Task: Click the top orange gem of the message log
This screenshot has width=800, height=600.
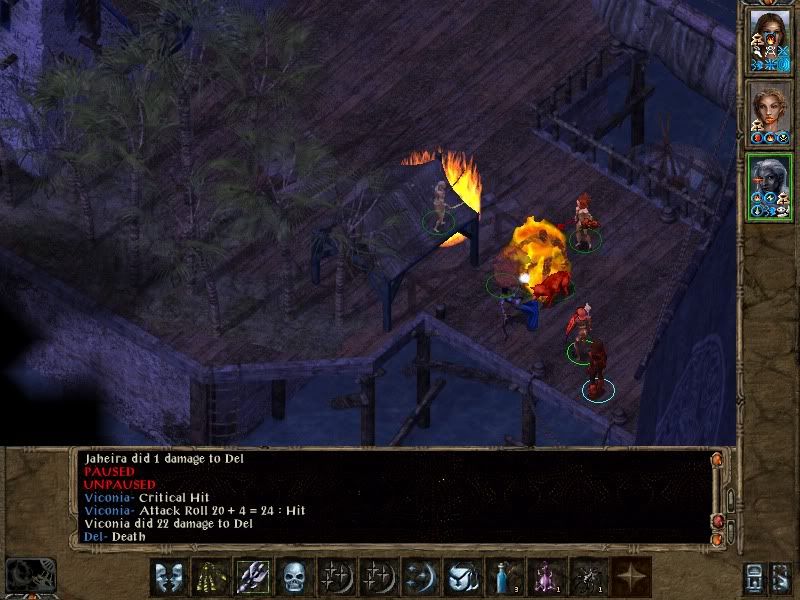Action: (x=717, y=460)
